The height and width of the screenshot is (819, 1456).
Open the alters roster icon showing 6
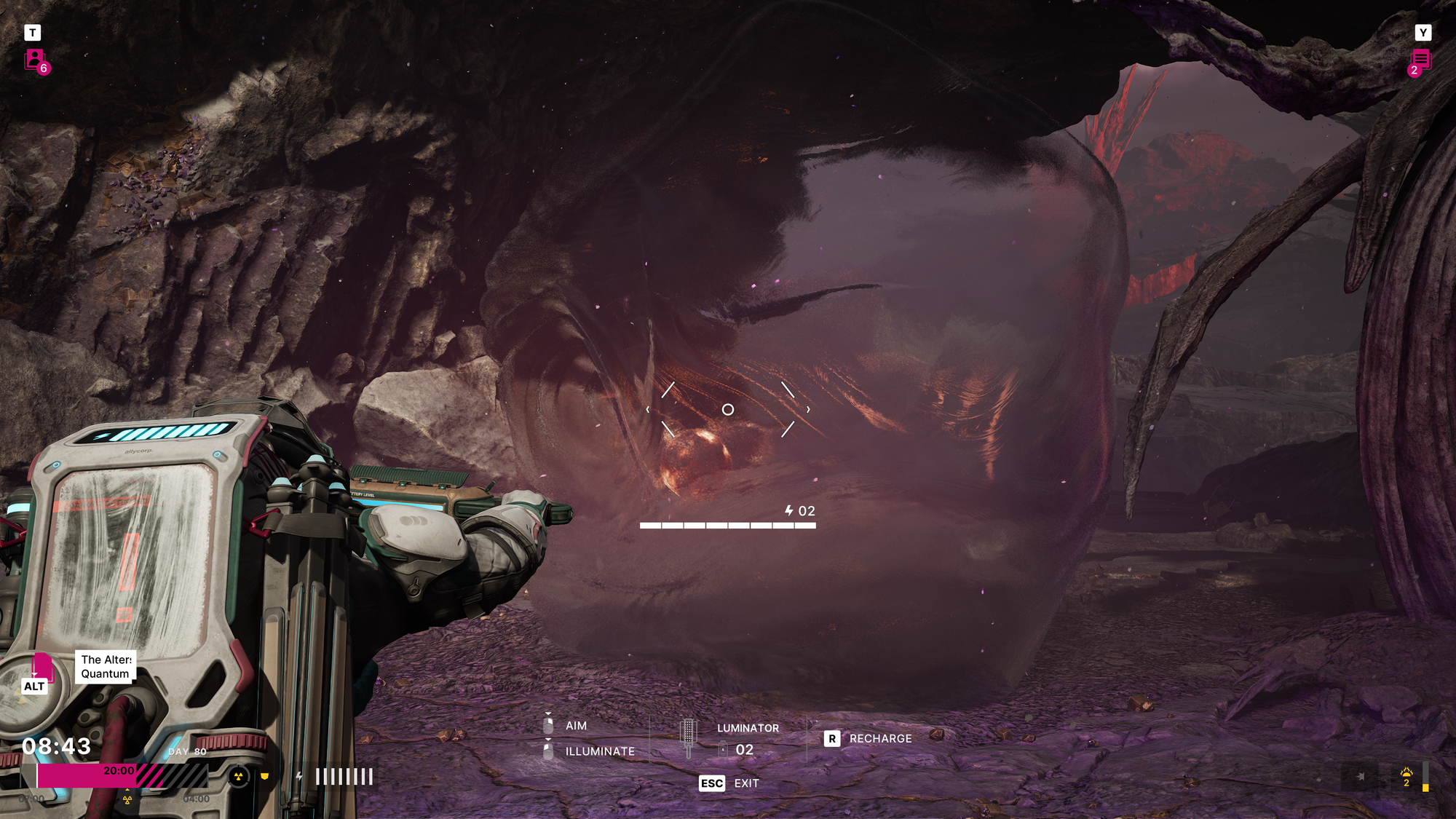(x=36, y=60)
